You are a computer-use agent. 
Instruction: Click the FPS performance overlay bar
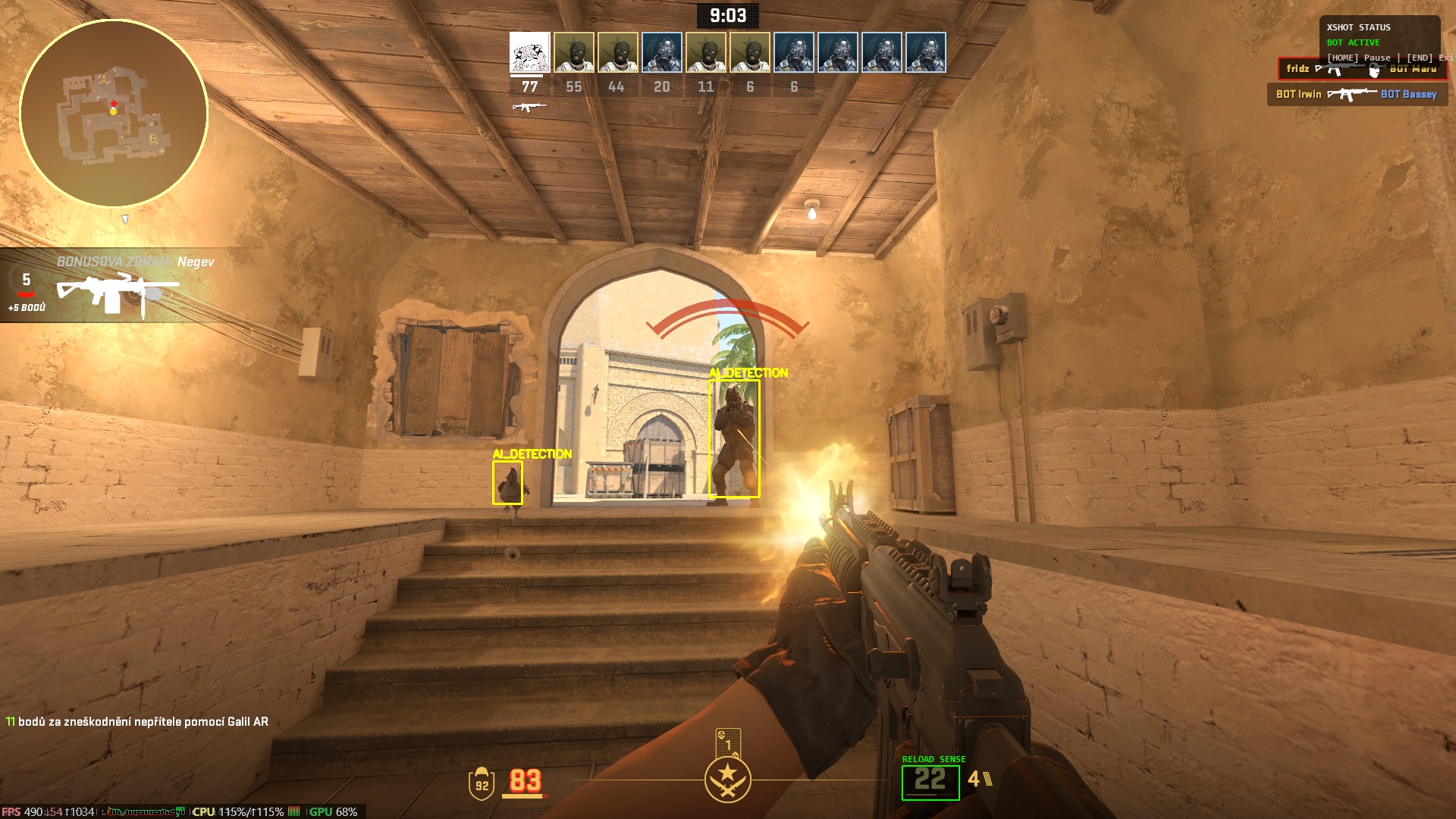pos(182,811)
